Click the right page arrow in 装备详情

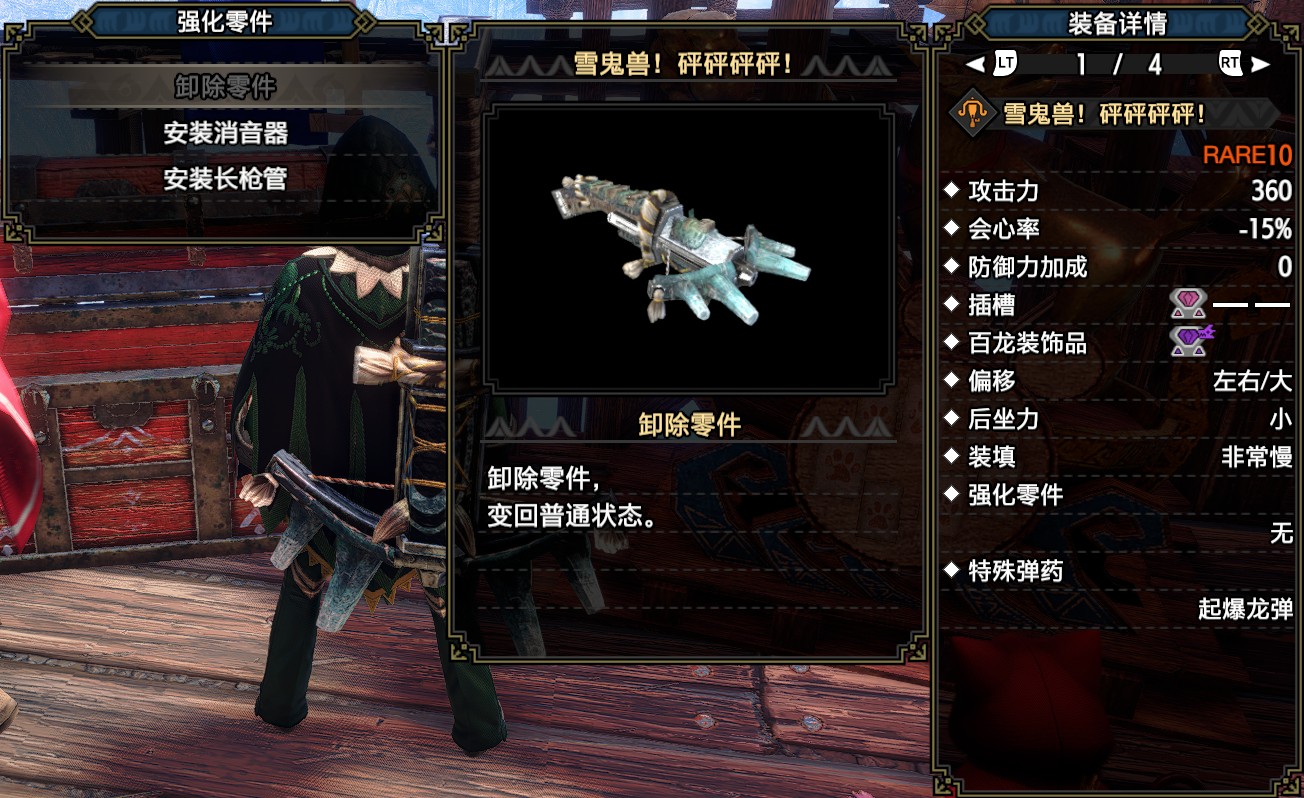tap(1261, 65)
